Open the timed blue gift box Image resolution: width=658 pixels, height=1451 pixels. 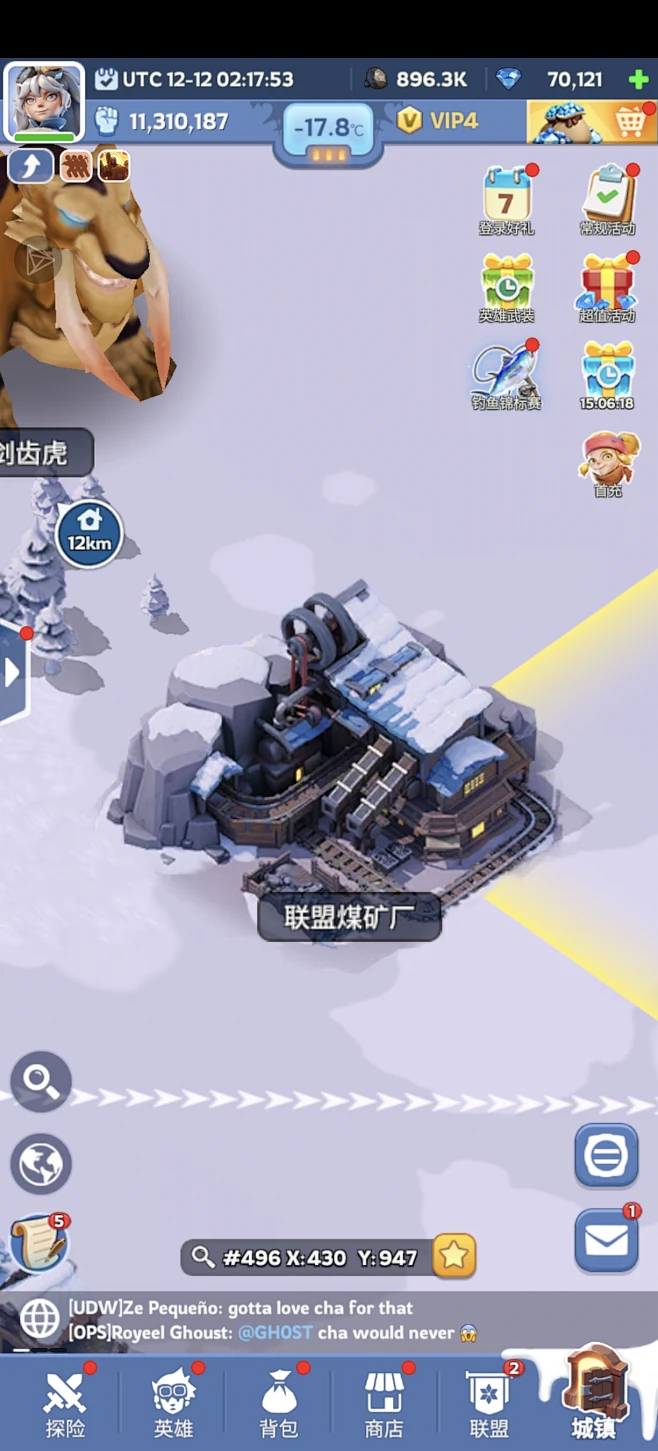608,372
